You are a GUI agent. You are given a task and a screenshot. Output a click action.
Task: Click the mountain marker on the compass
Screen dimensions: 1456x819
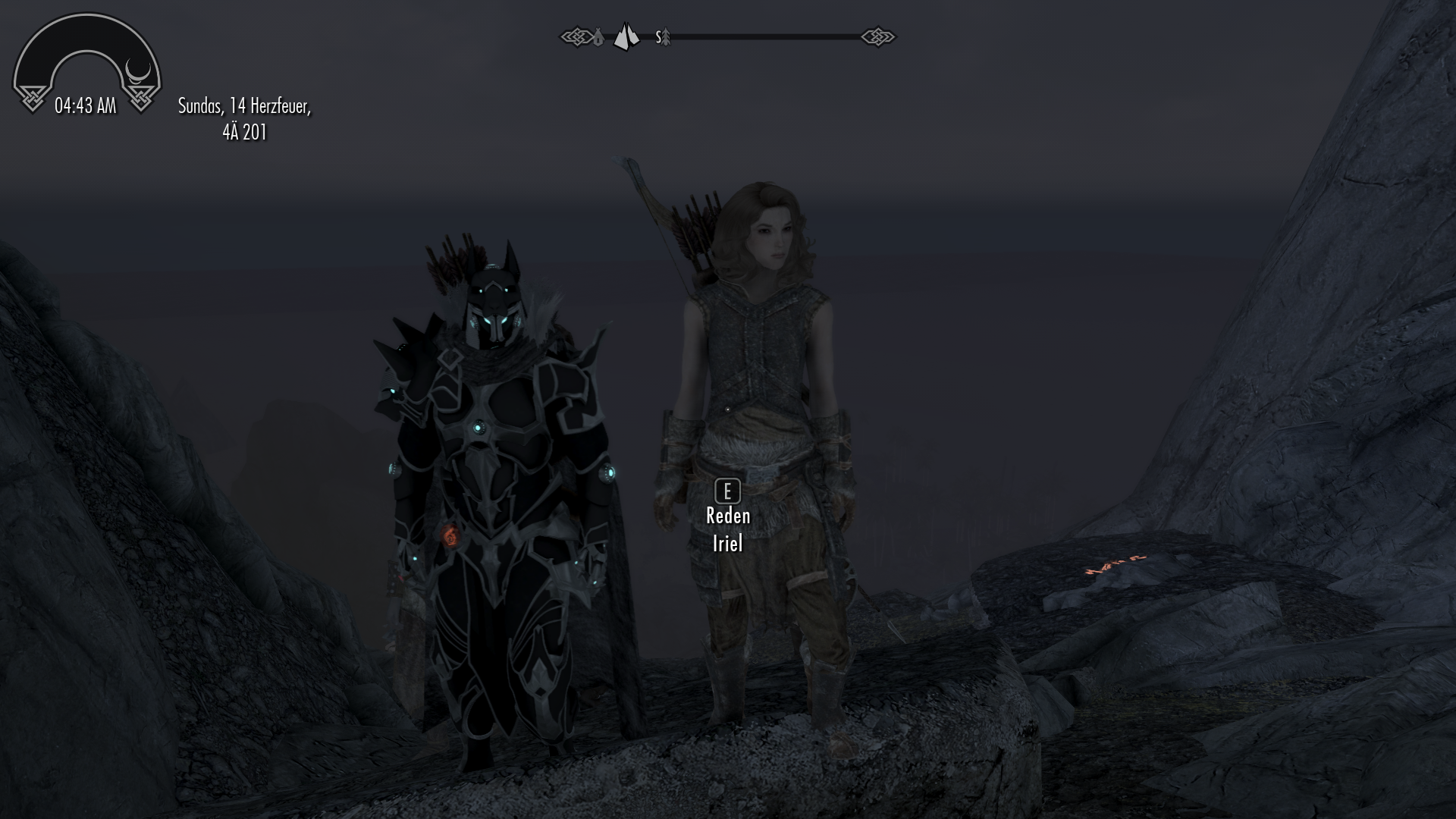pos(626,36)
